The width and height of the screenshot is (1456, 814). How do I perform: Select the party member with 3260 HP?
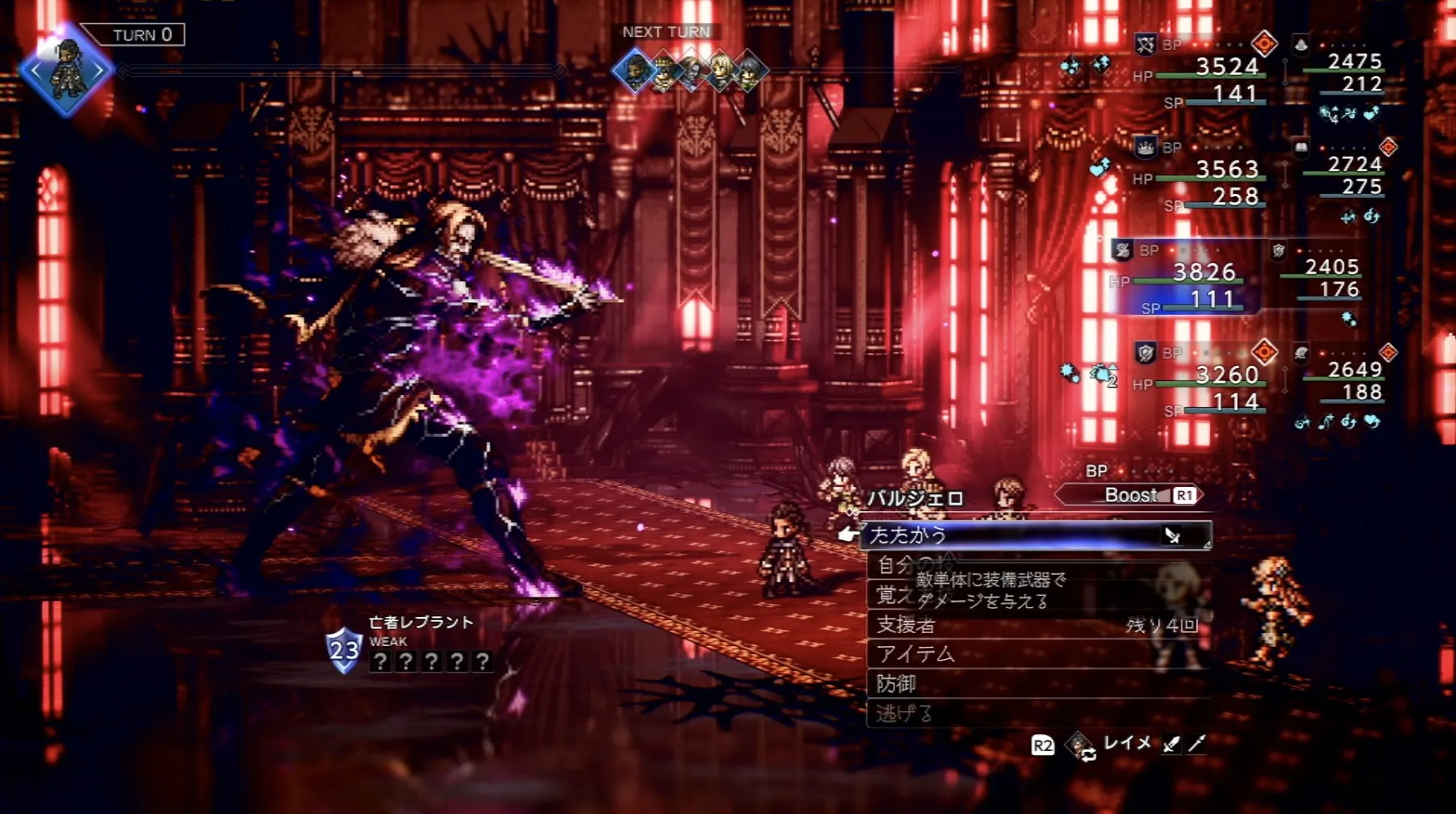[x=1227, y=375]
